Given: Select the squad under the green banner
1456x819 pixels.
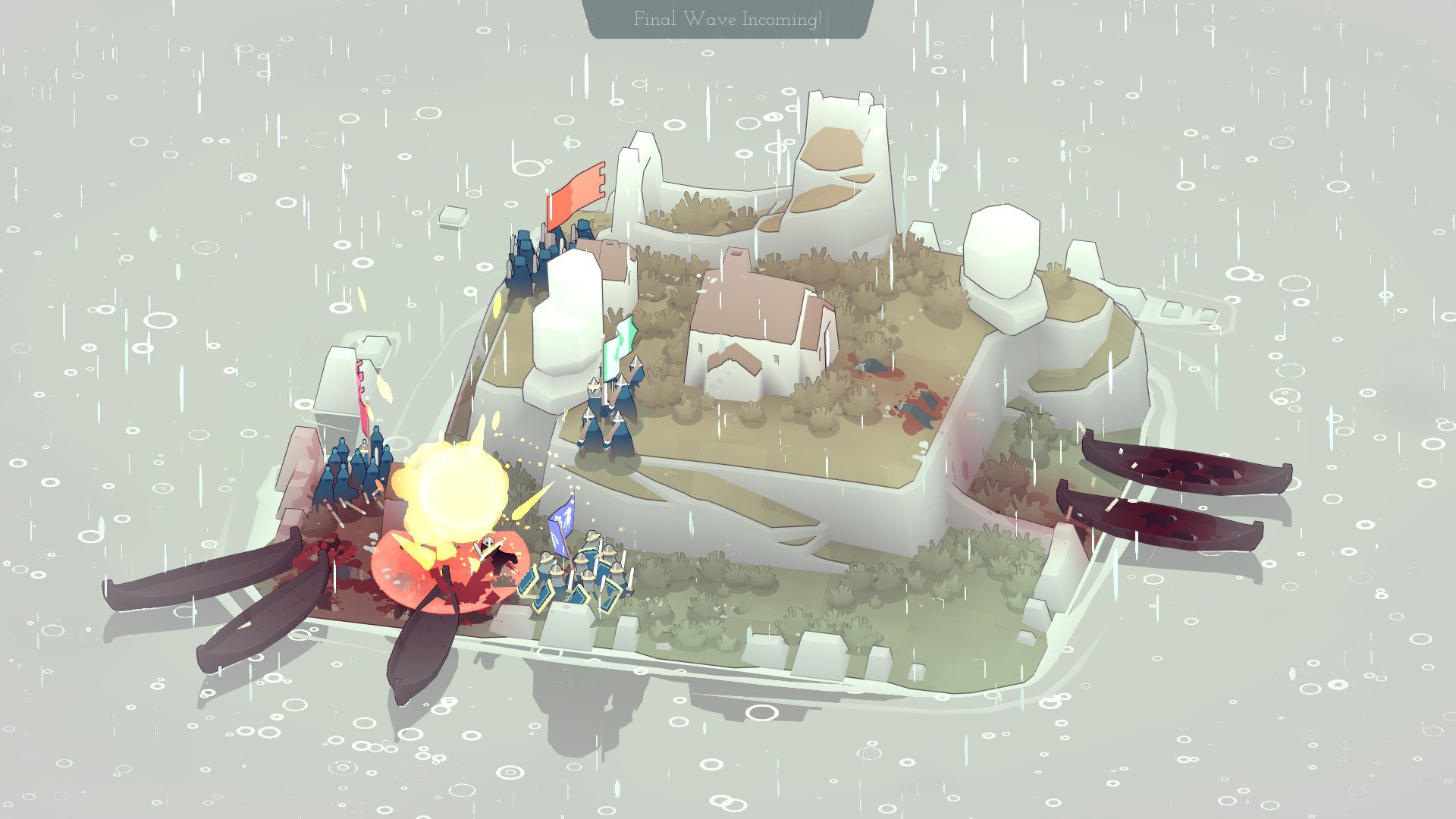Looking at the screenshot, I should pyautogui.click(x=610, y=417).
